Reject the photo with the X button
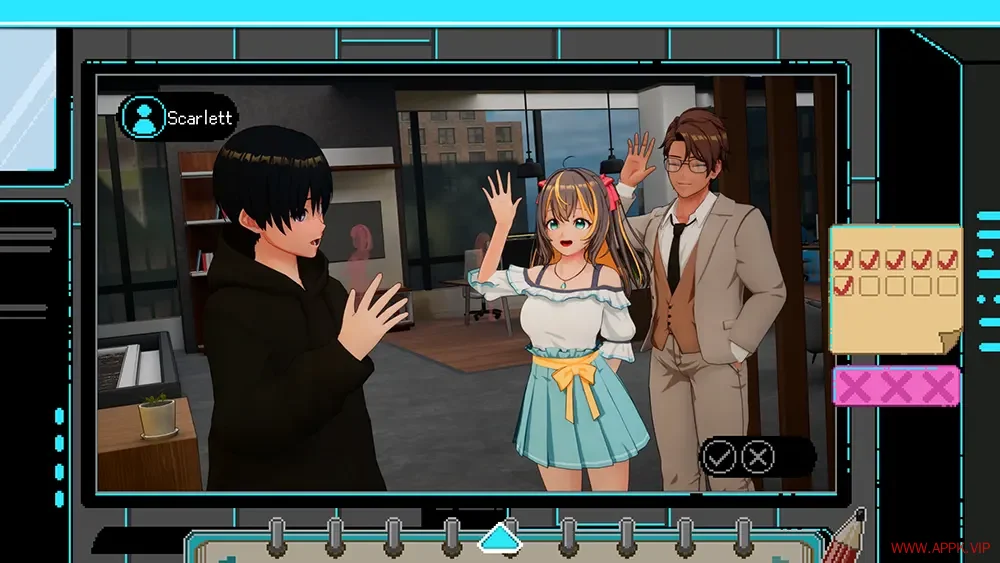The width and height of the screenshot is (1000, 563). (x=759, y=457)
